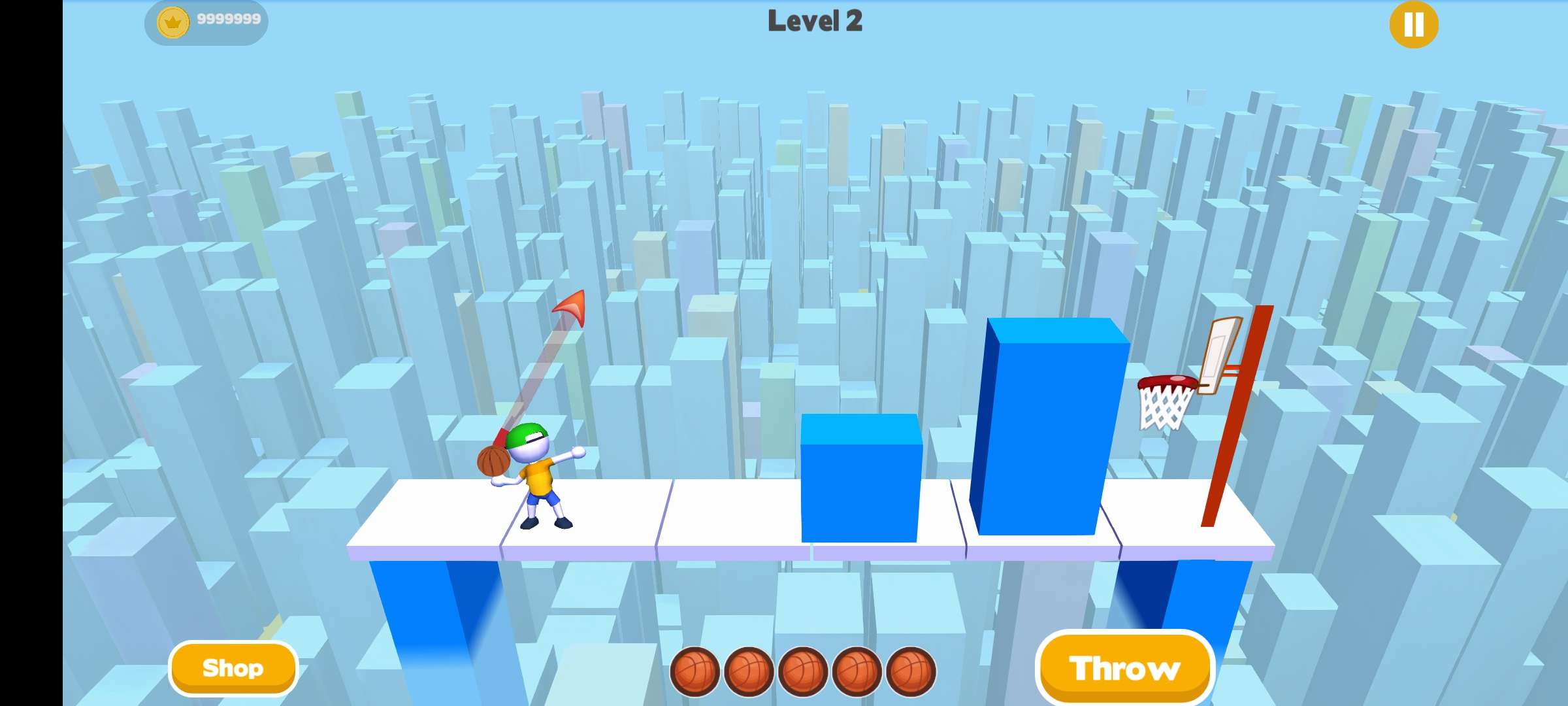Tap the coin counter showing 9999999
The height and width of the screenshot is (706, 1568).
pos(225,20)
